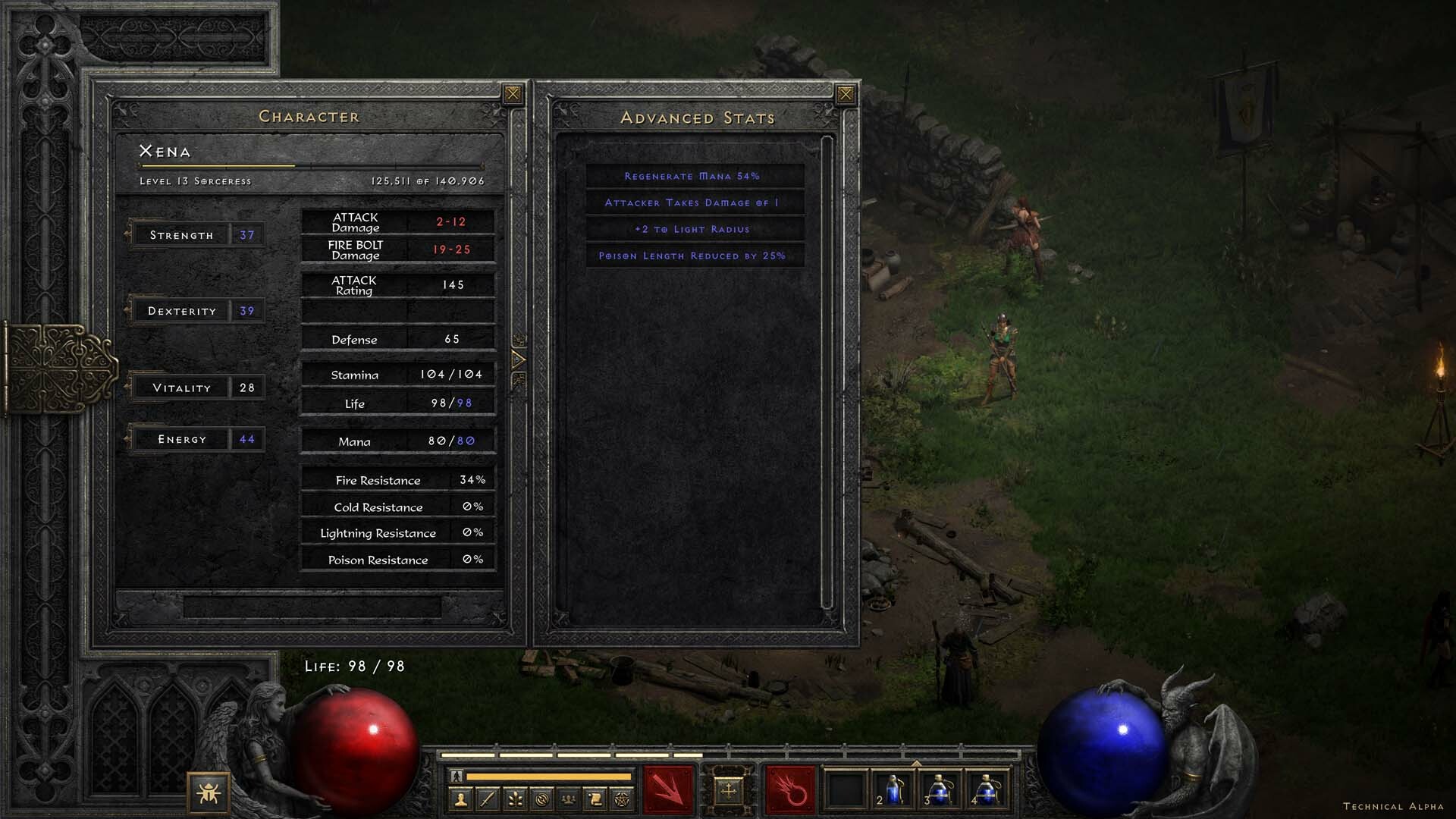Expand the belt via the chevron above potion slots

[x=916, y=763]
